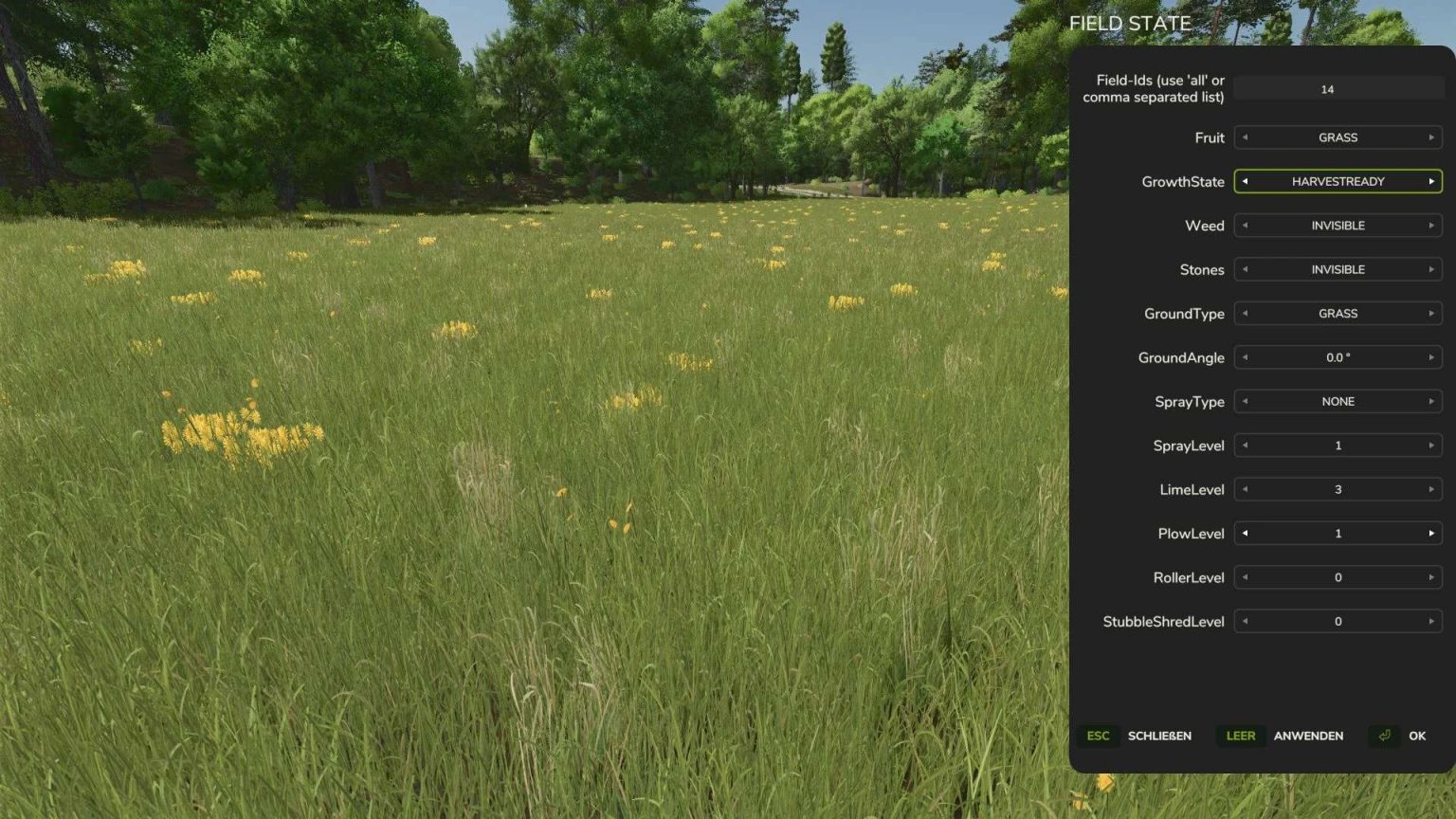Click the enter key icon beside OK
The width and height of the screenshot is (1456, 819).
click(x=1384, y=736)
